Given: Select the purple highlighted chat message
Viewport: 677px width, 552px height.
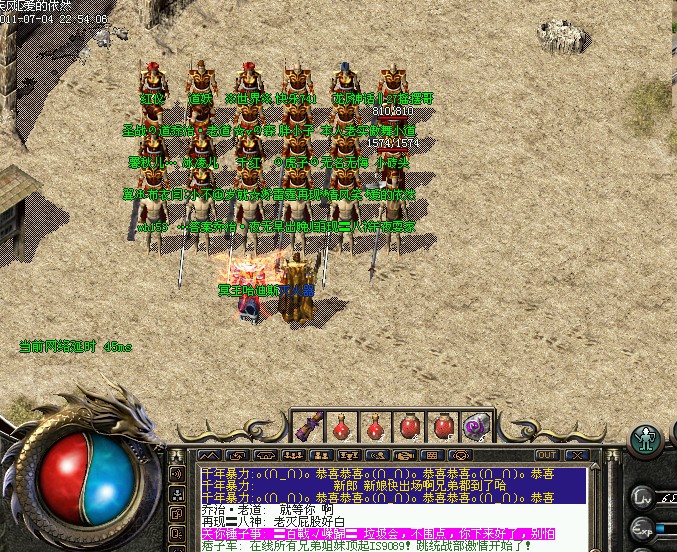Looking at the screenshot, I should click(380, 533).
